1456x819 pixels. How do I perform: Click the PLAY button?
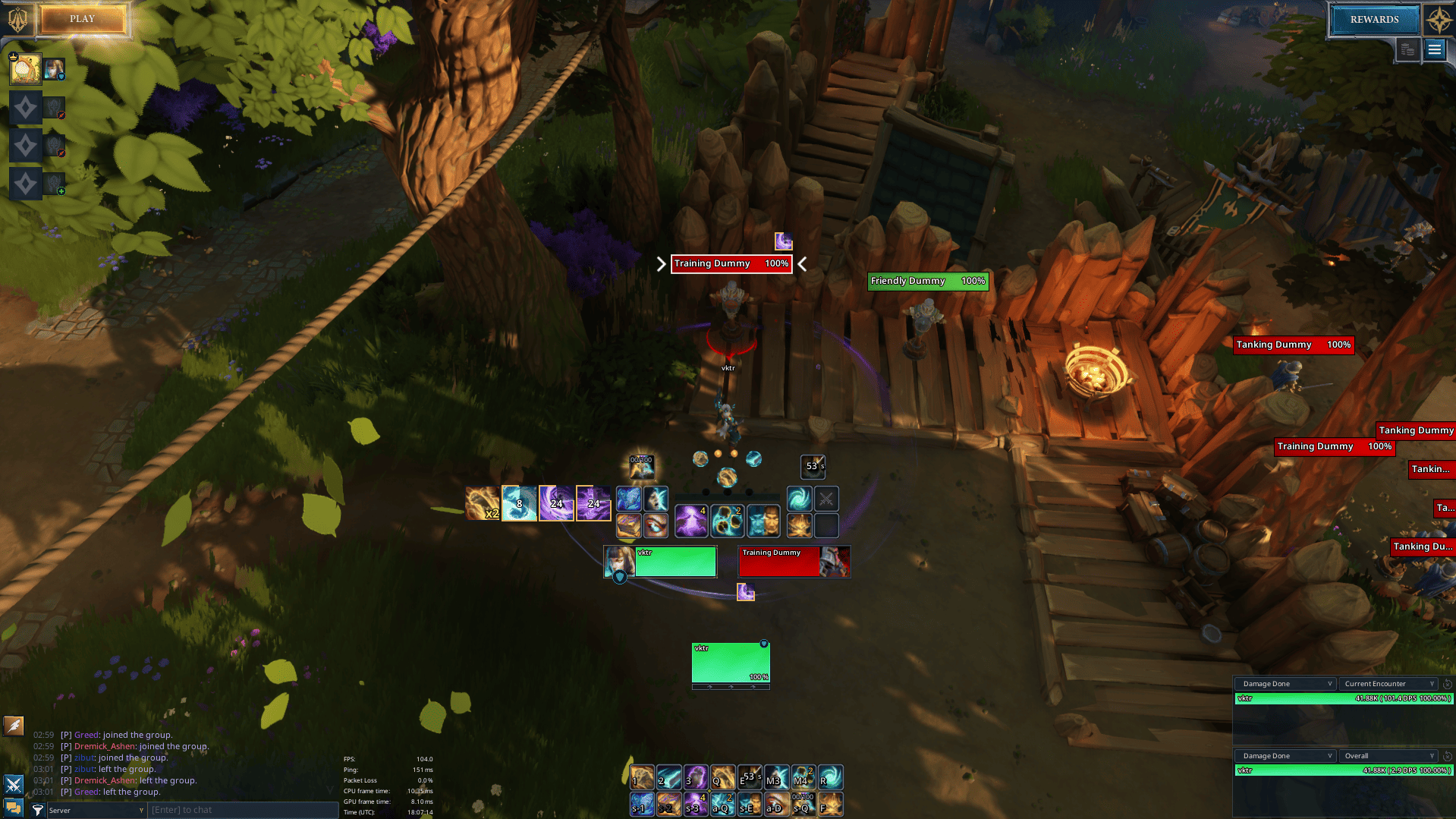click(83, 19)
